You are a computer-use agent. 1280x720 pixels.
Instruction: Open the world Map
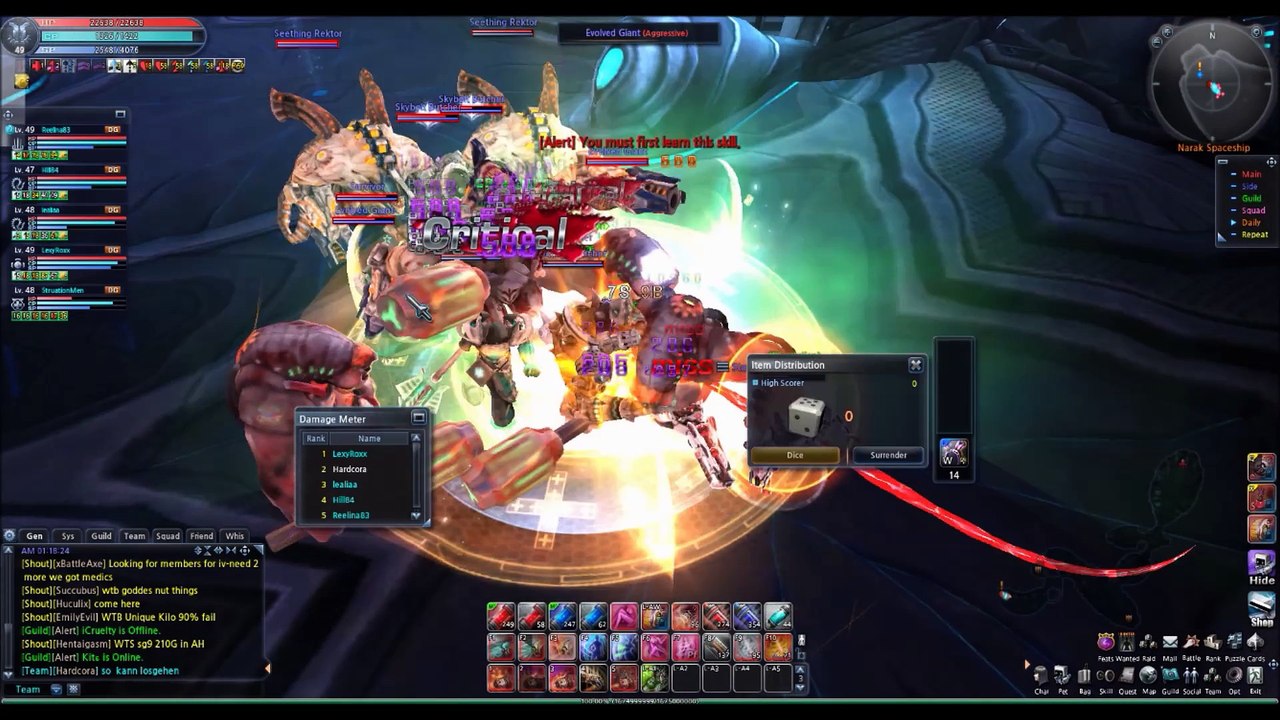click(1148, 677)
